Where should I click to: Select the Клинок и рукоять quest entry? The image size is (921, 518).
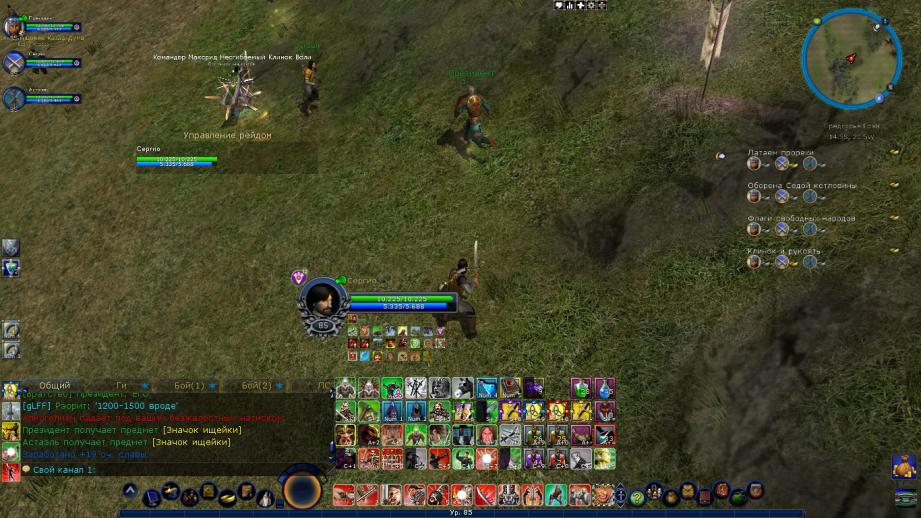tap(783, 251)
